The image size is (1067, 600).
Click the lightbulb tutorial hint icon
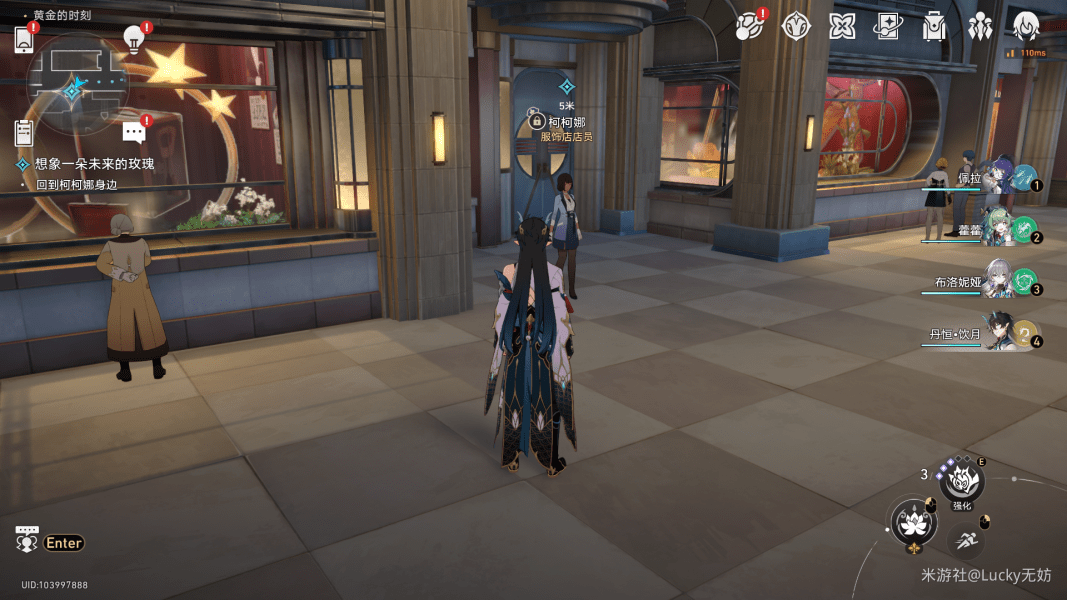(x=133, y=39)
